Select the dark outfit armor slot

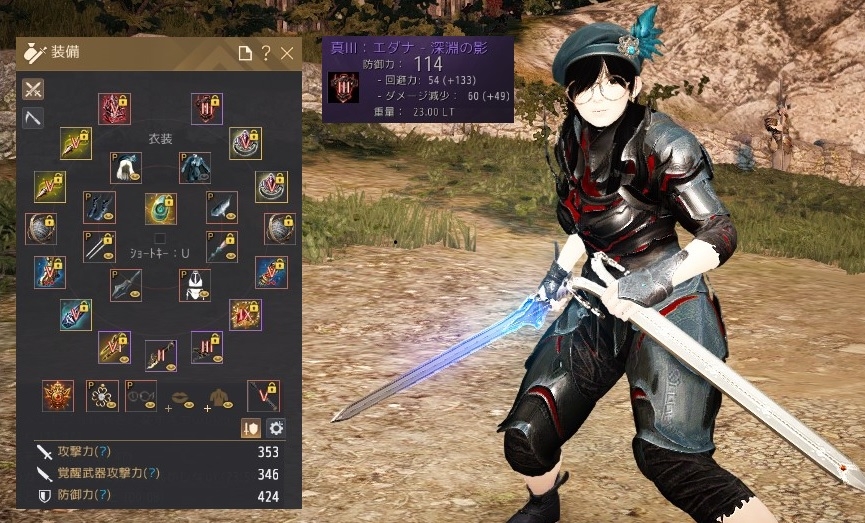[194, 167]
